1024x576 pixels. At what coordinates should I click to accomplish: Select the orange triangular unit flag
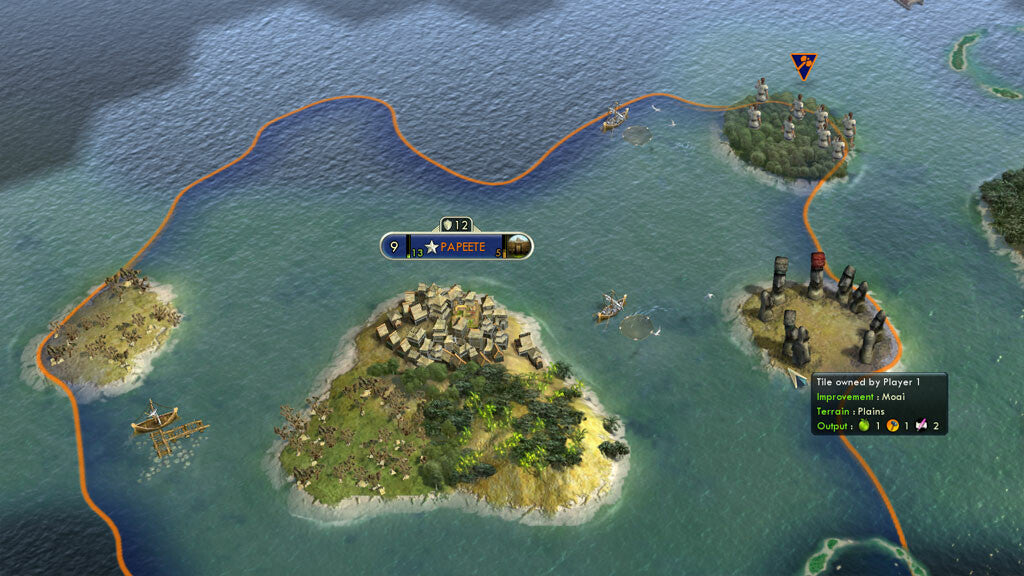[x=803, y=66]
